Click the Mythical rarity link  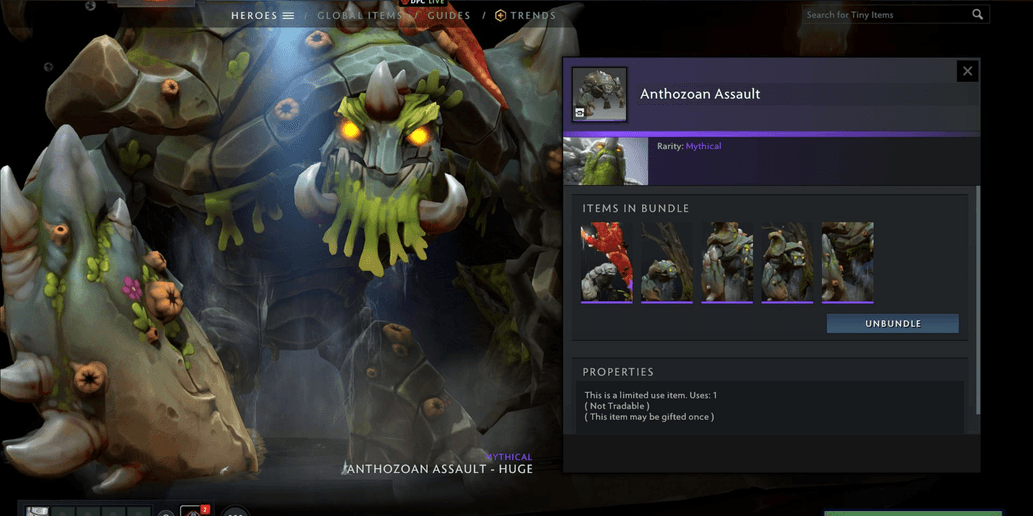click(703, 146)
